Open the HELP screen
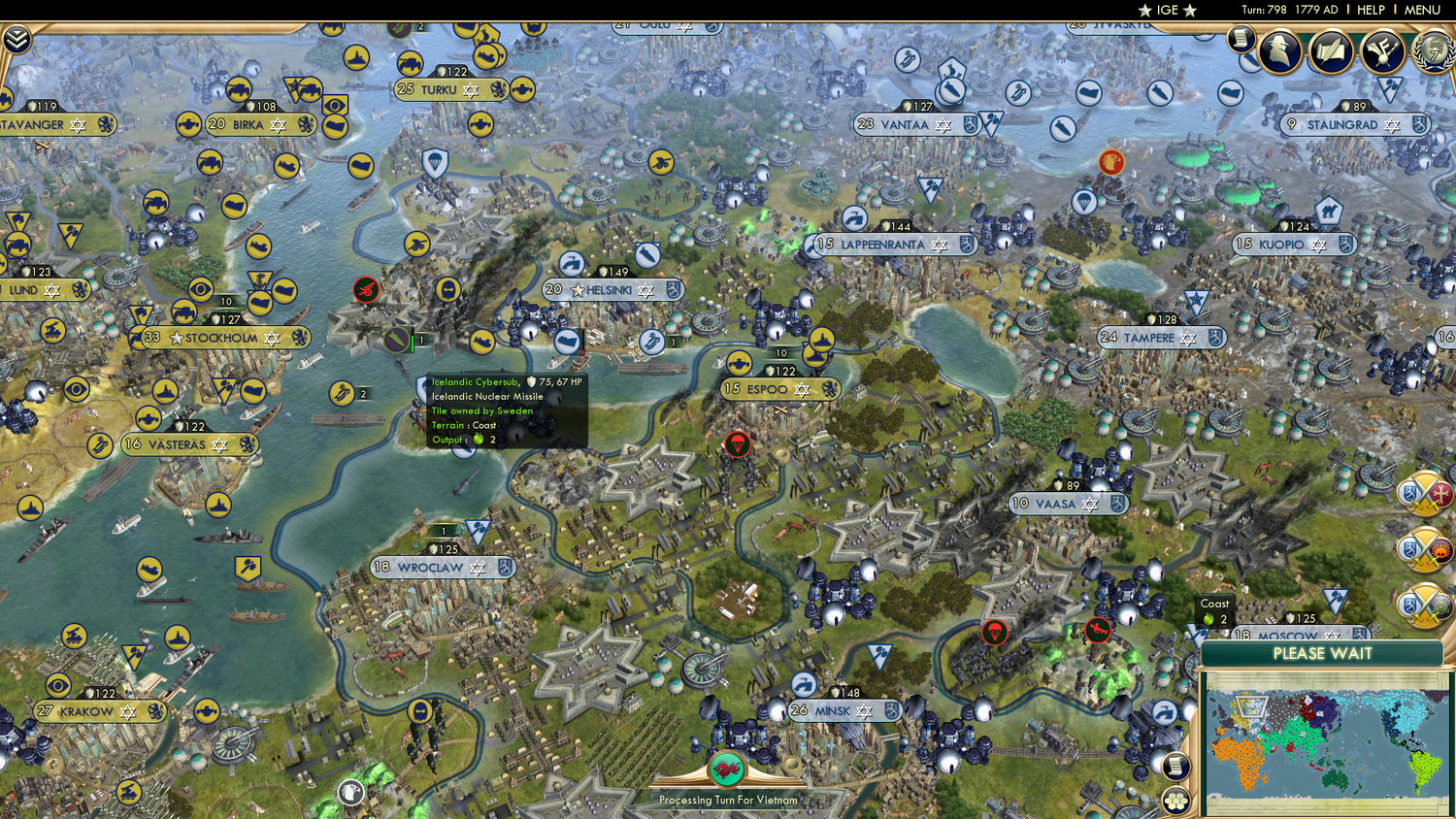The height and width of the screenshot is (819, 1456). click(1371, 10)
